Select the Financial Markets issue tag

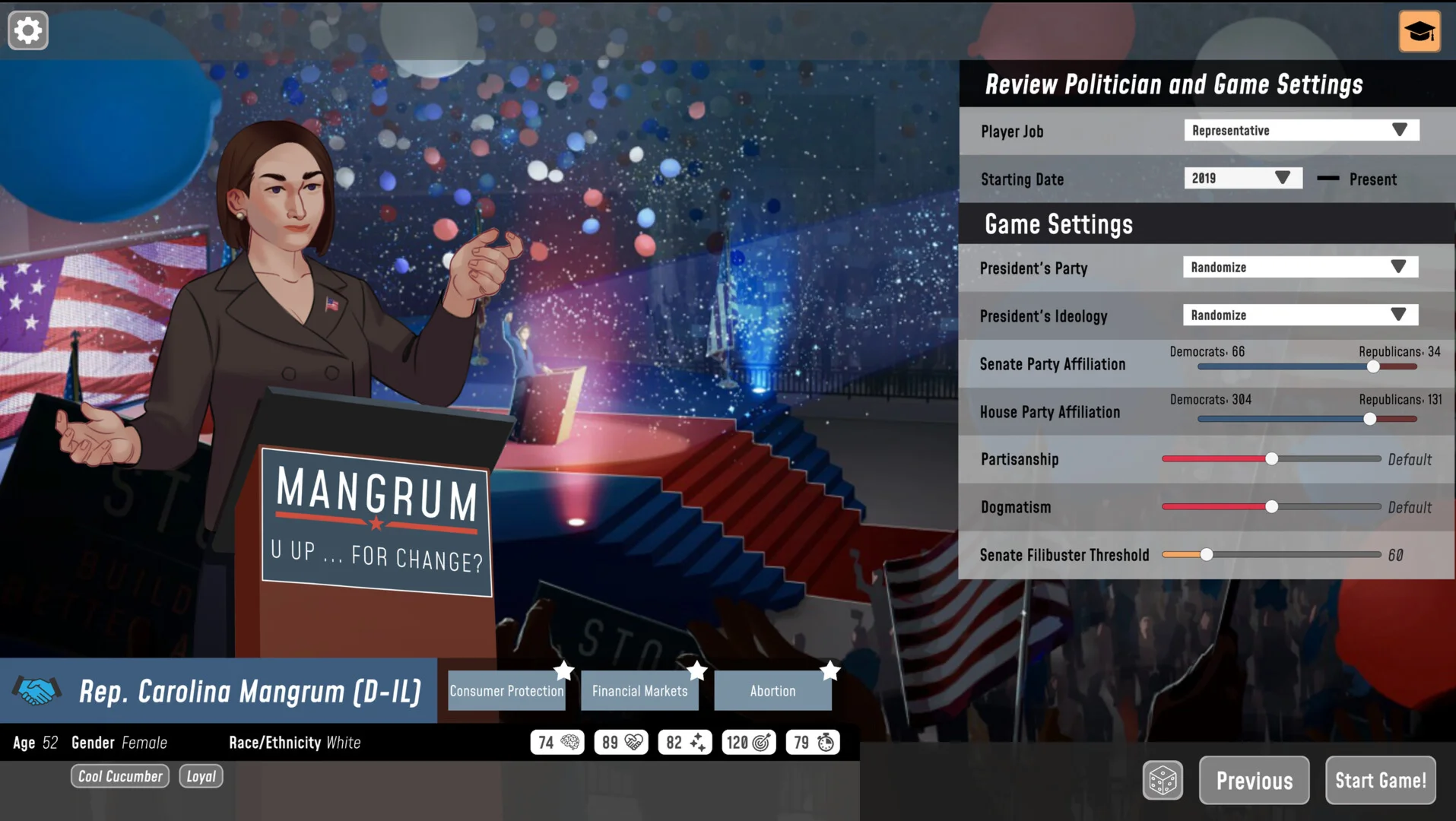click(x=639, y=691)
